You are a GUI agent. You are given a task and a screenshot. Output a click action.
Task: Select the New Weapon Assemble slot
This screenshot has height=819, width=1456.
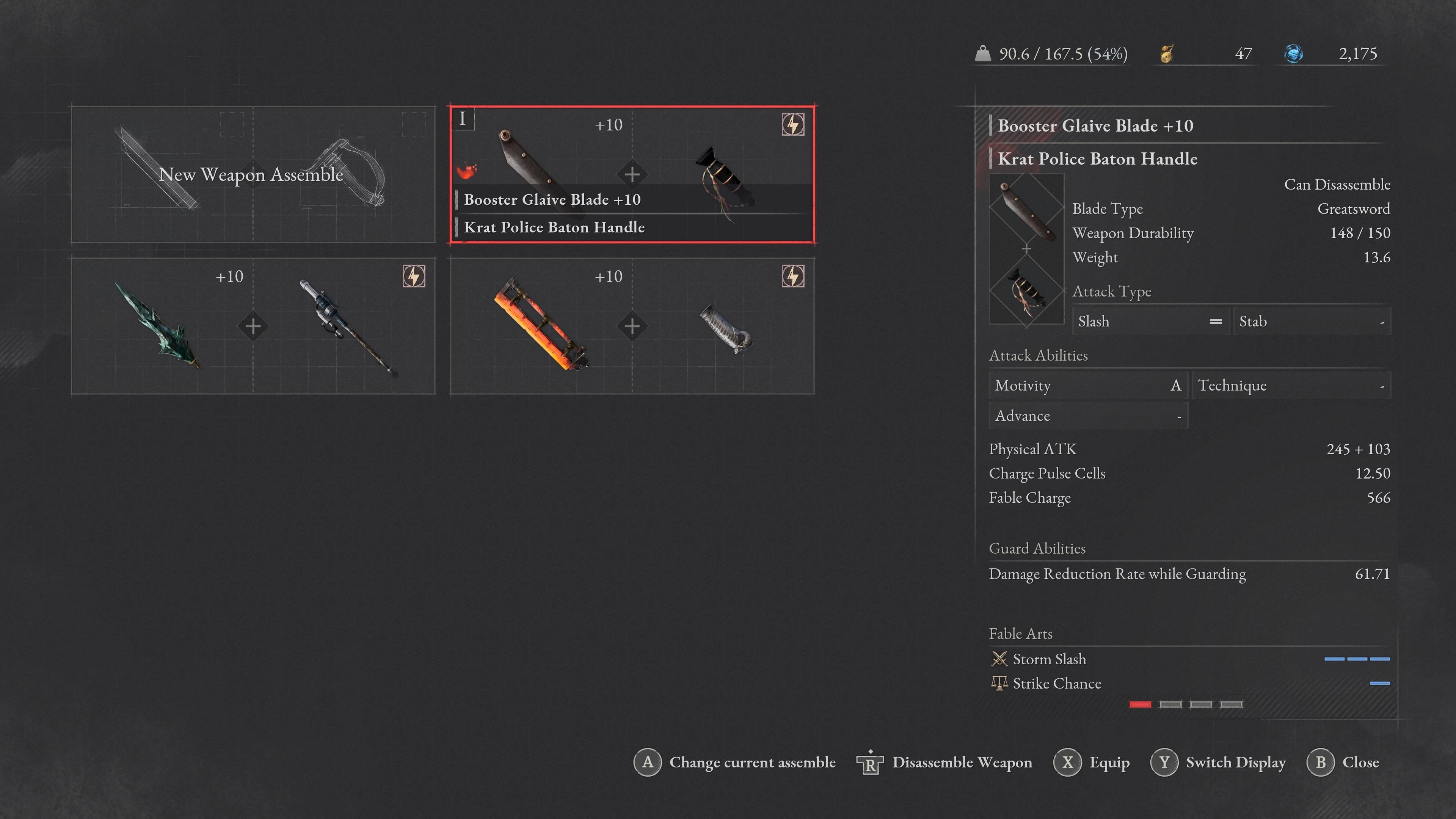pyautogui.click(x=253, y=174)
